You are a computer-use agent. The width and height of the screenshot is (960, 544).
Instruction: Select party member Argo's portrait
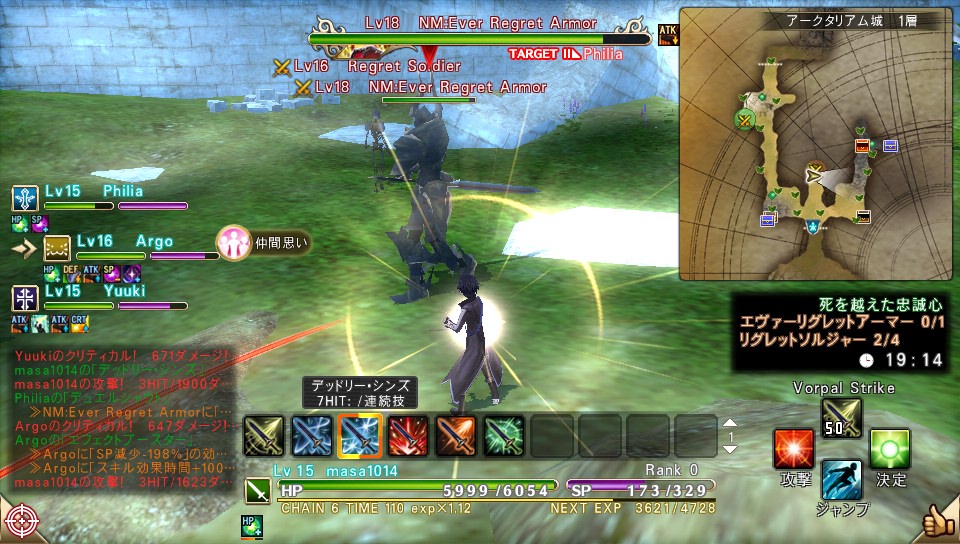tap(57, 248)
